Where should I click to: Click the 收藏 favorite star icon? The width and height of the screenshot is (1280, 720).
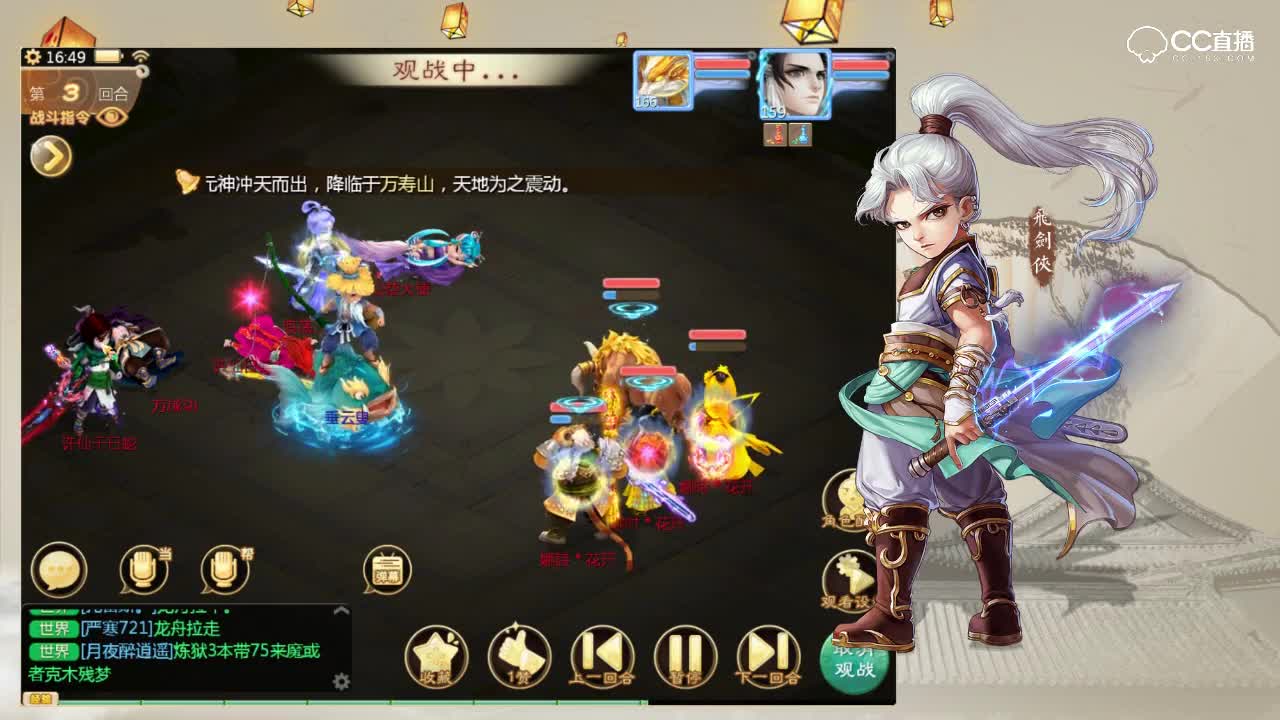click(437, 655)
